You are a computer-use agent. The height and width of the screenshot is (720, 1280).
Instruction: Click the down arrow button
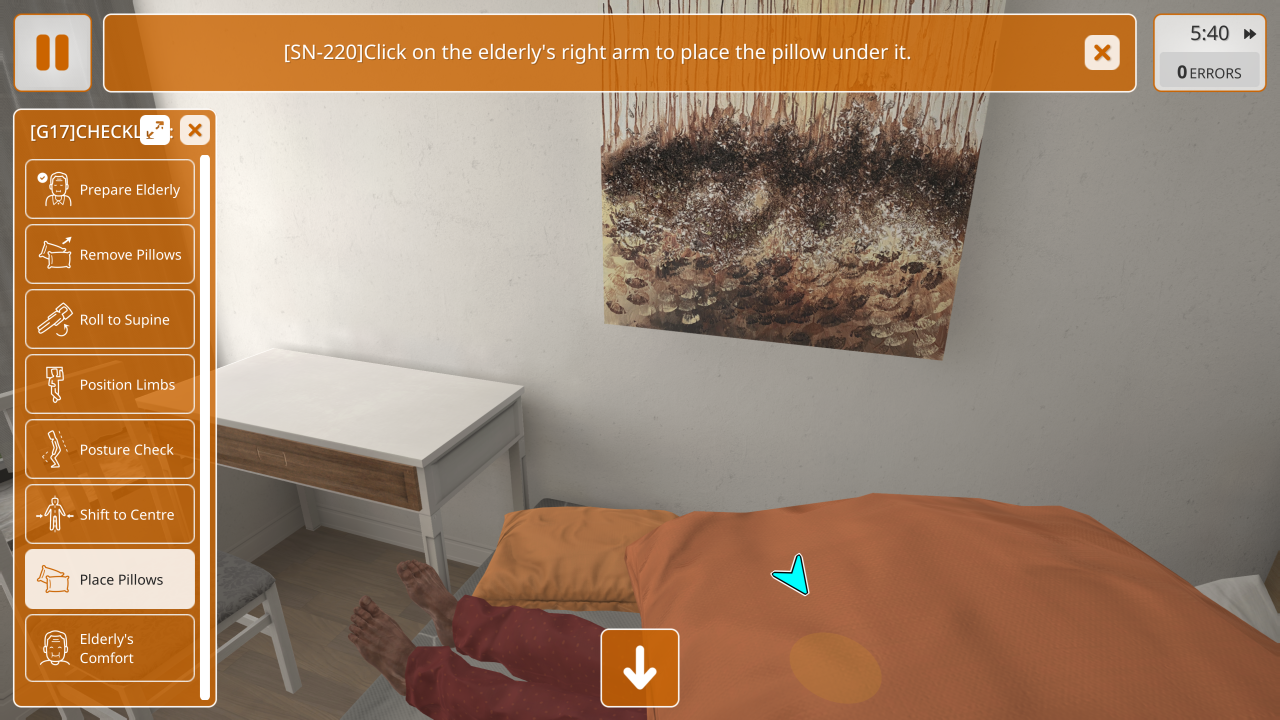pyautogui.click(x=640, y=668)
